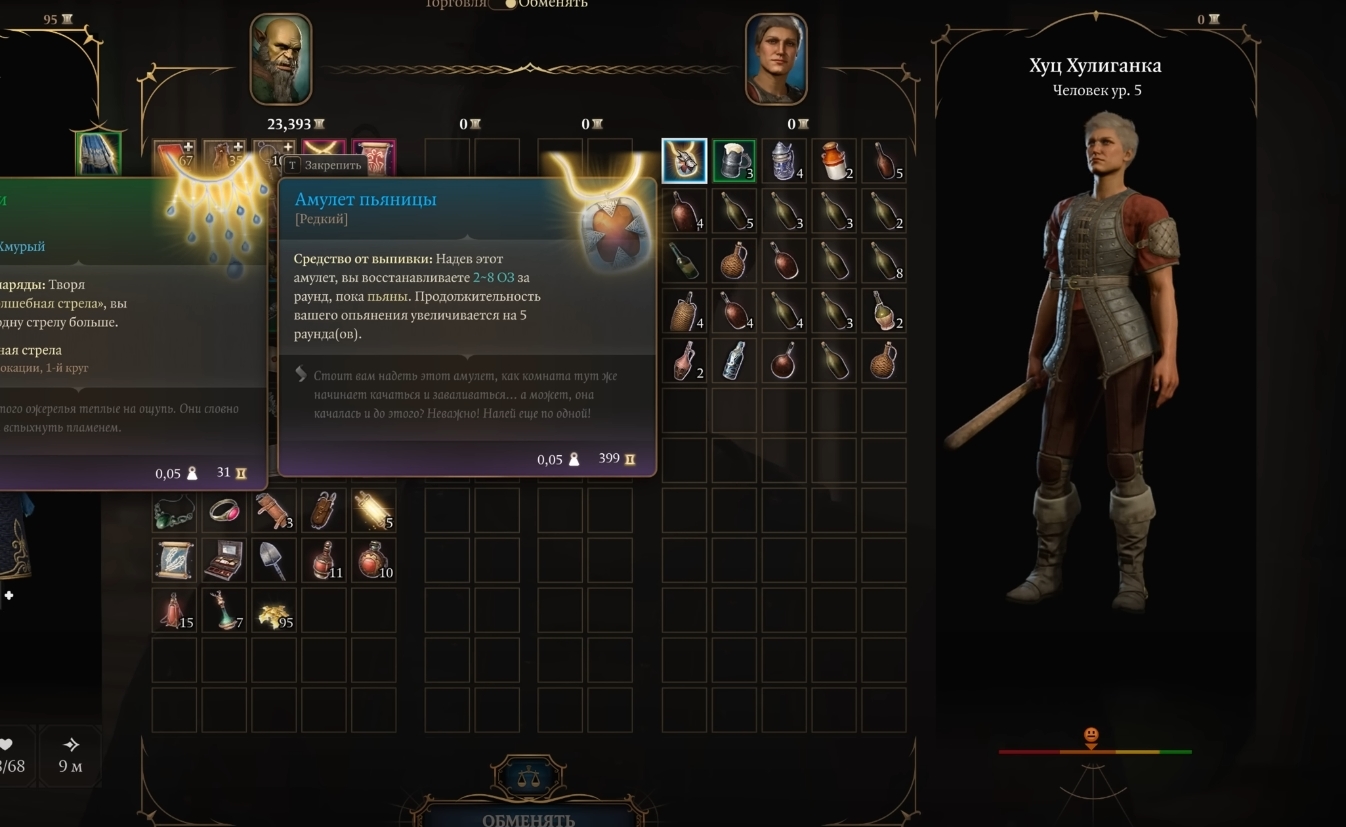Select the Амулет пьяницы slot in merchant inventory
The image size is (1346, 827).
685,161
